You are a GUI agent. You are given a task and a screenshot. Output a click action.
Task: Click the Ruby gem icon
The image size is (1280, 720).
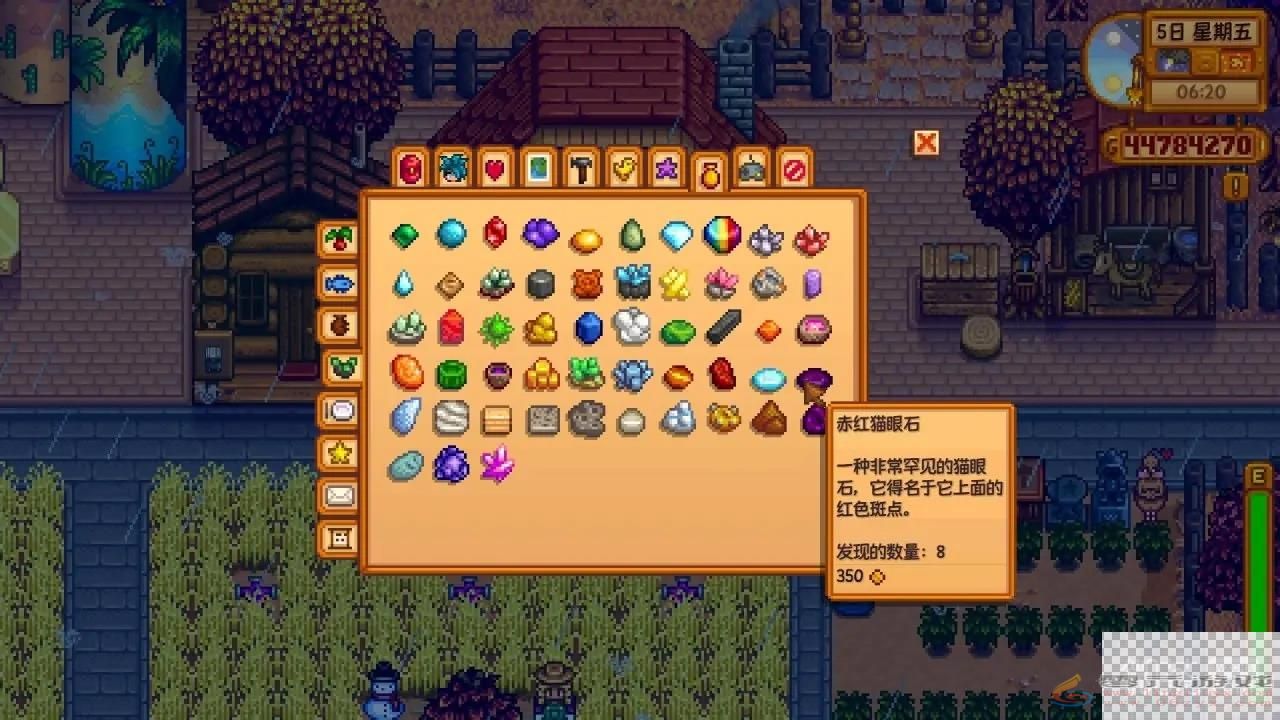496,235
